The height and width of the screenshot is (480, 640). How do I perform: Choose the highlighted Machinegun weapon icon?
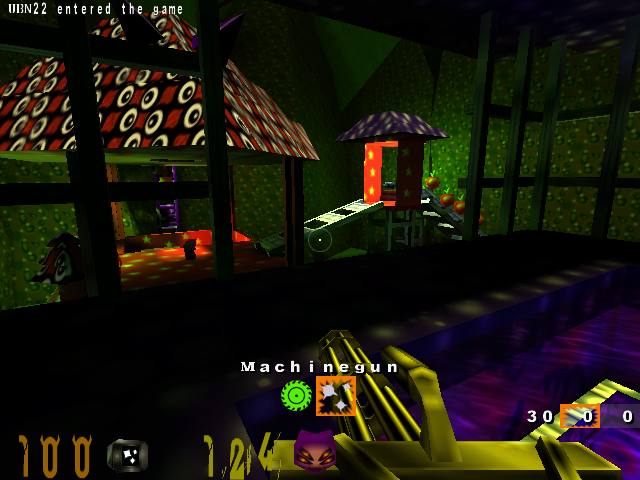pos(336,396)
